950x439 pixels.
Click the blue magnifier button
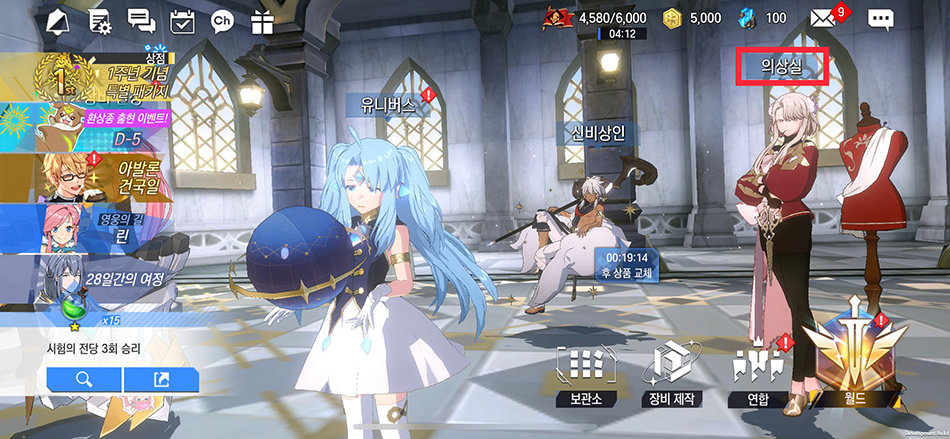84,379
